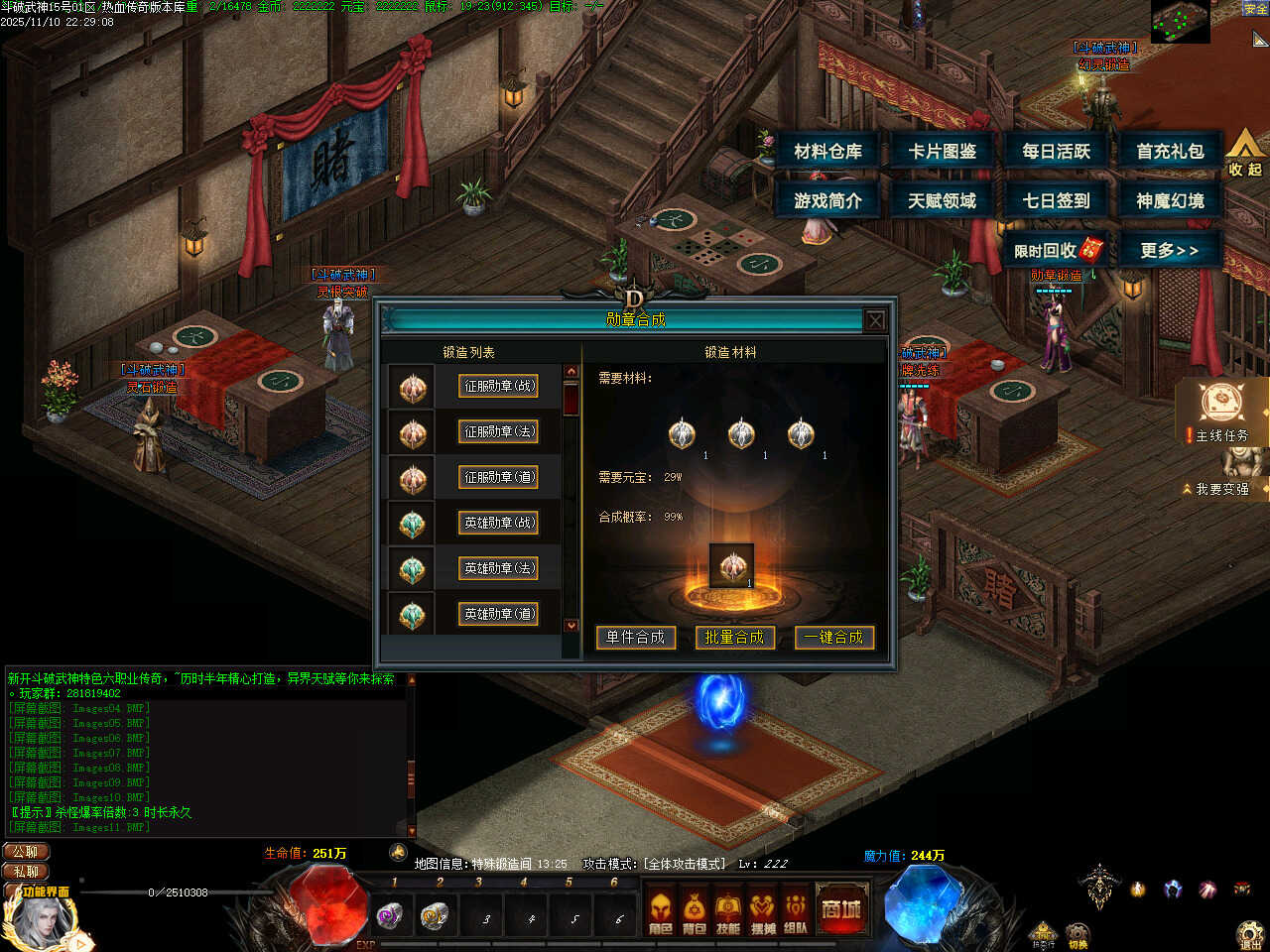Switch to the 公聊 chat channel
Screen dimensions: 1270x952
27,852
